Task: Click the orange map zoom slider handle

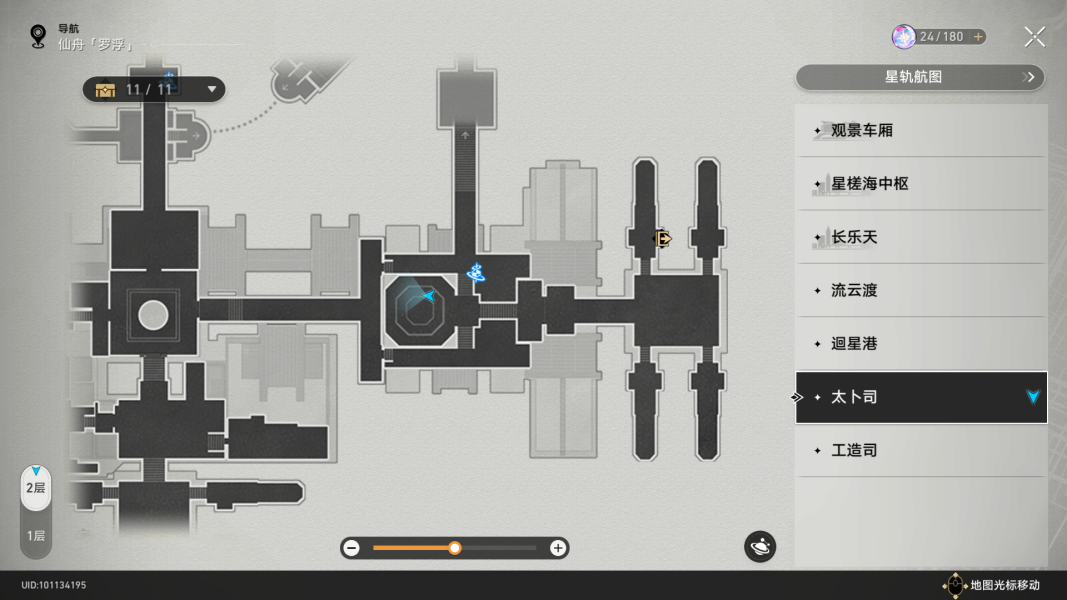Action: click(455, 548)
